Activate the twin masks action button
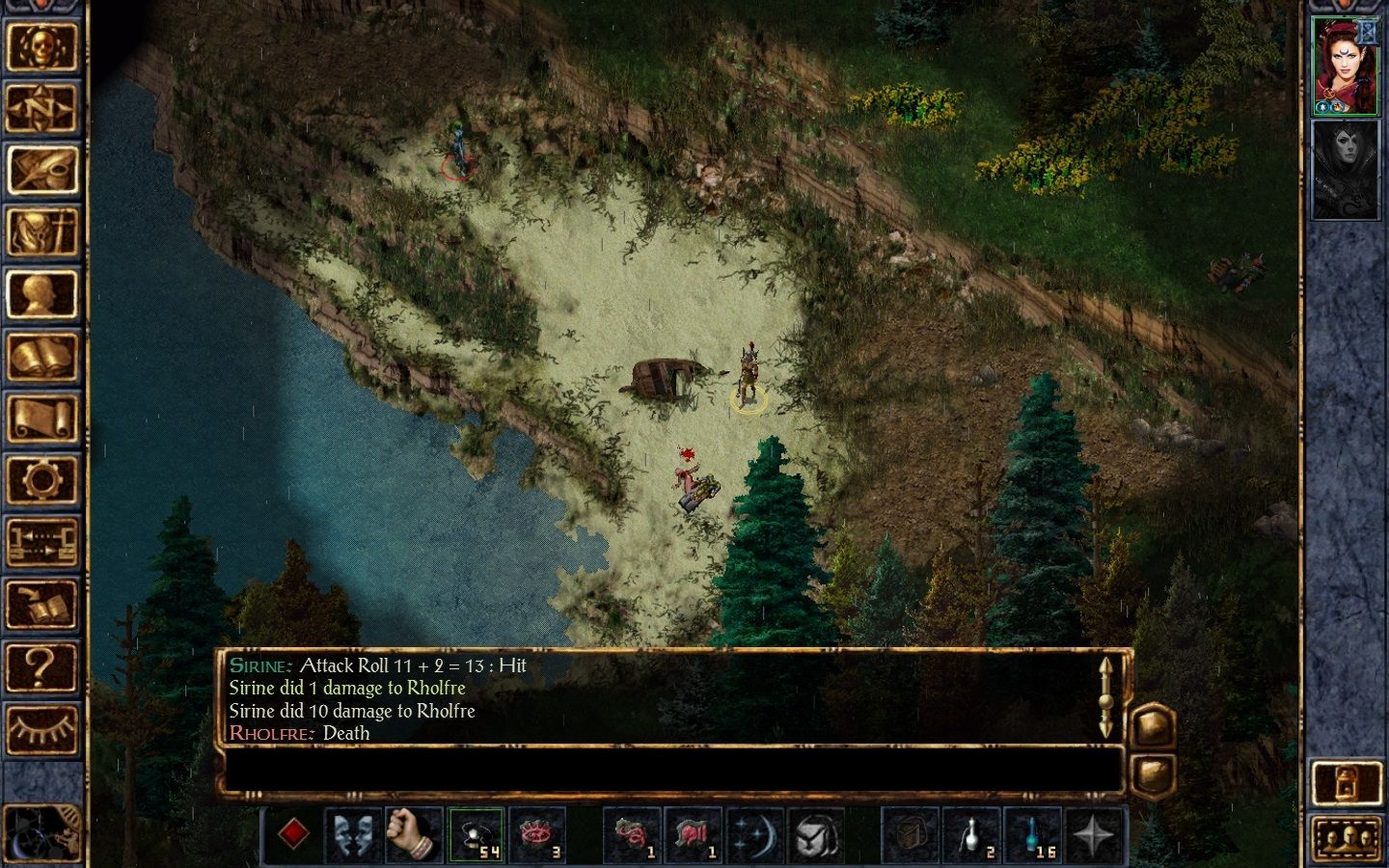This screenshot has height=868, width=1389. [x=353, y=833]
